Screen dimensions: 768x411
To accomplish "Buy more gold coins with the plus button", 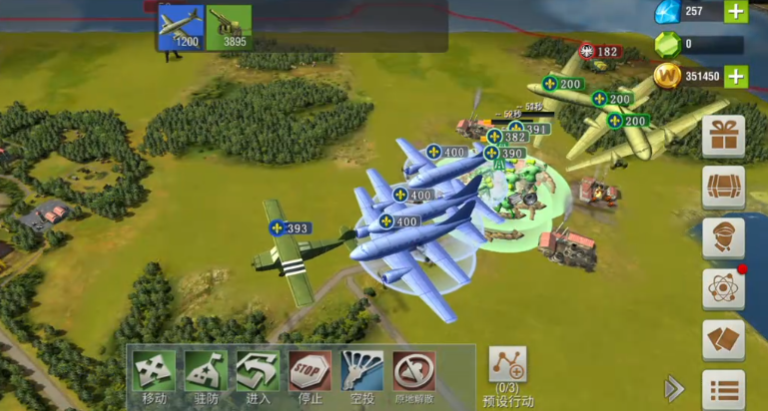I will pos(735,76).
